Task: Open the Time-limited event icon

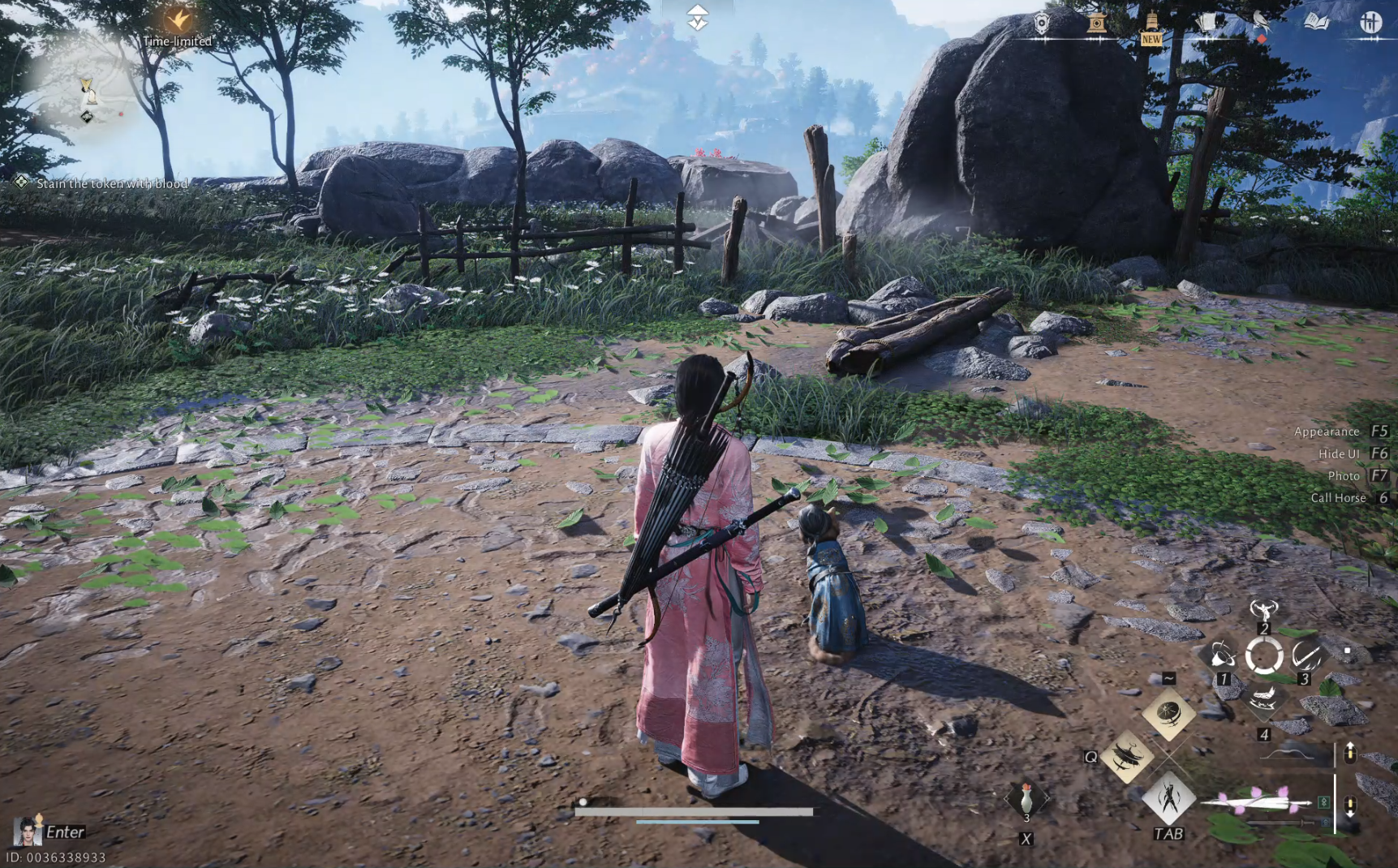Action: pyautogui.click(x=178, y=19)
